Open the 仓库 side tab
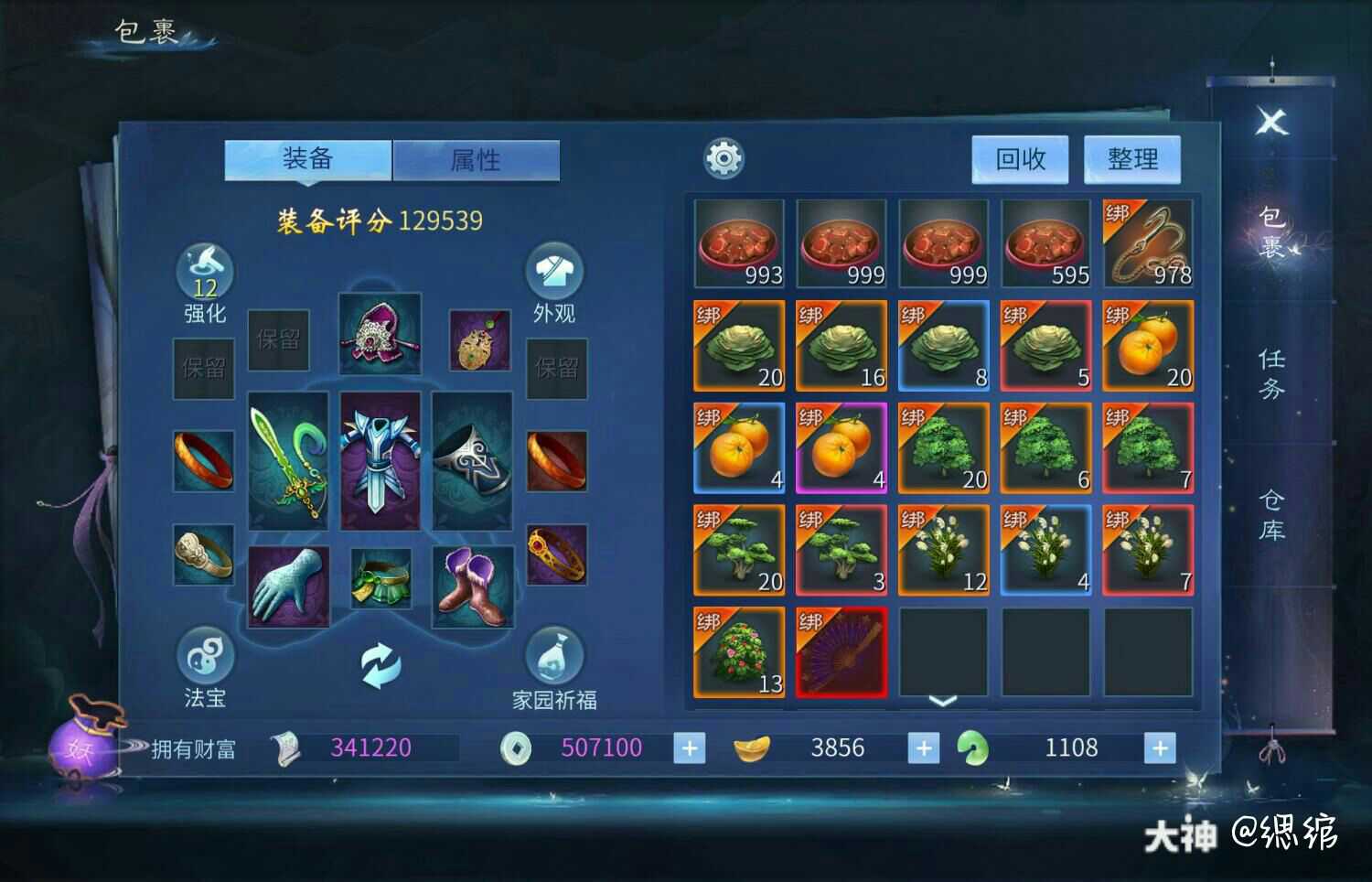 [1271, 514]
